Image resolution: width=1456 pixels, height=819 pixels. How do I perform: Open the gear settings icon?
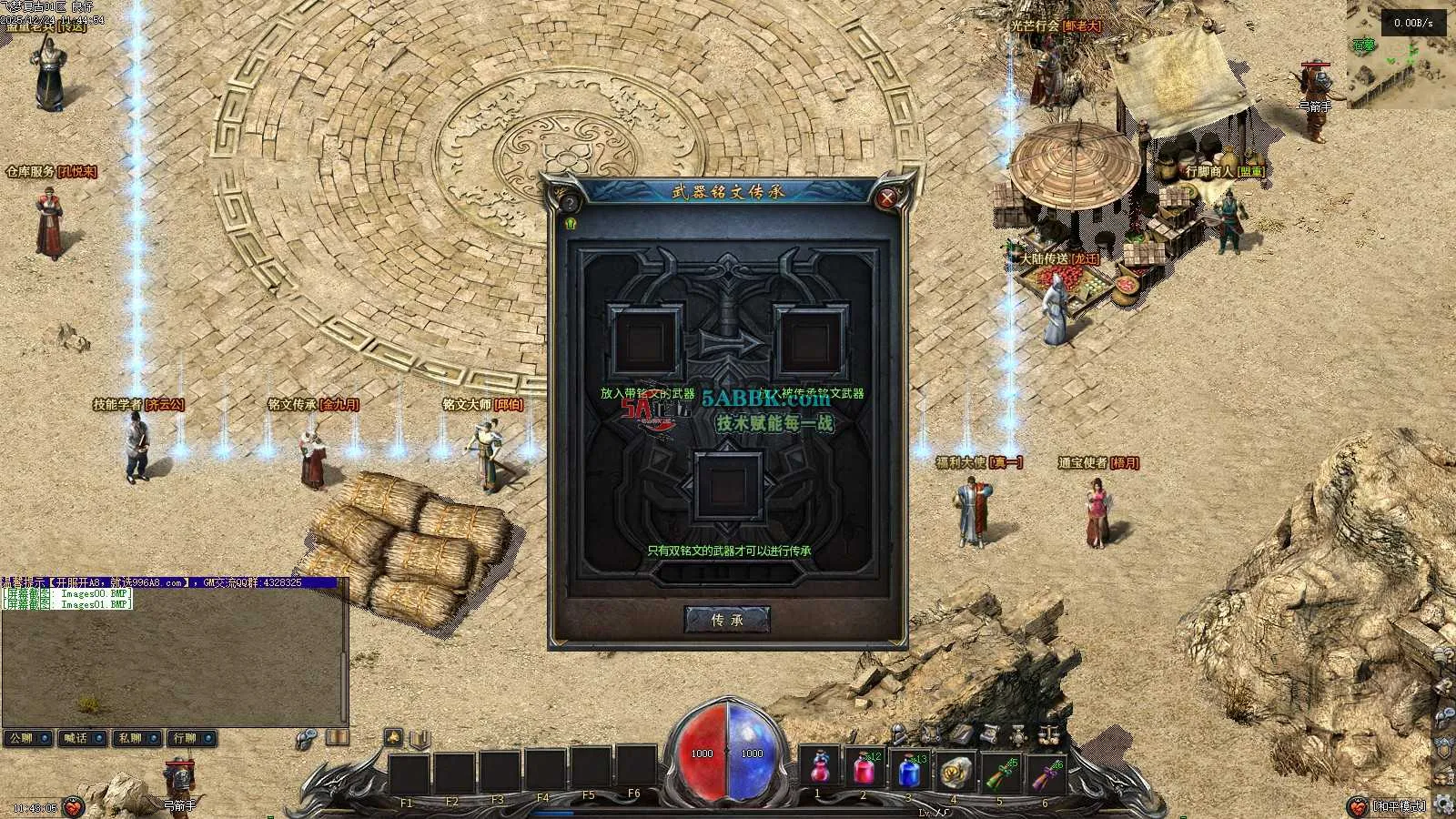pos(1443,803)
